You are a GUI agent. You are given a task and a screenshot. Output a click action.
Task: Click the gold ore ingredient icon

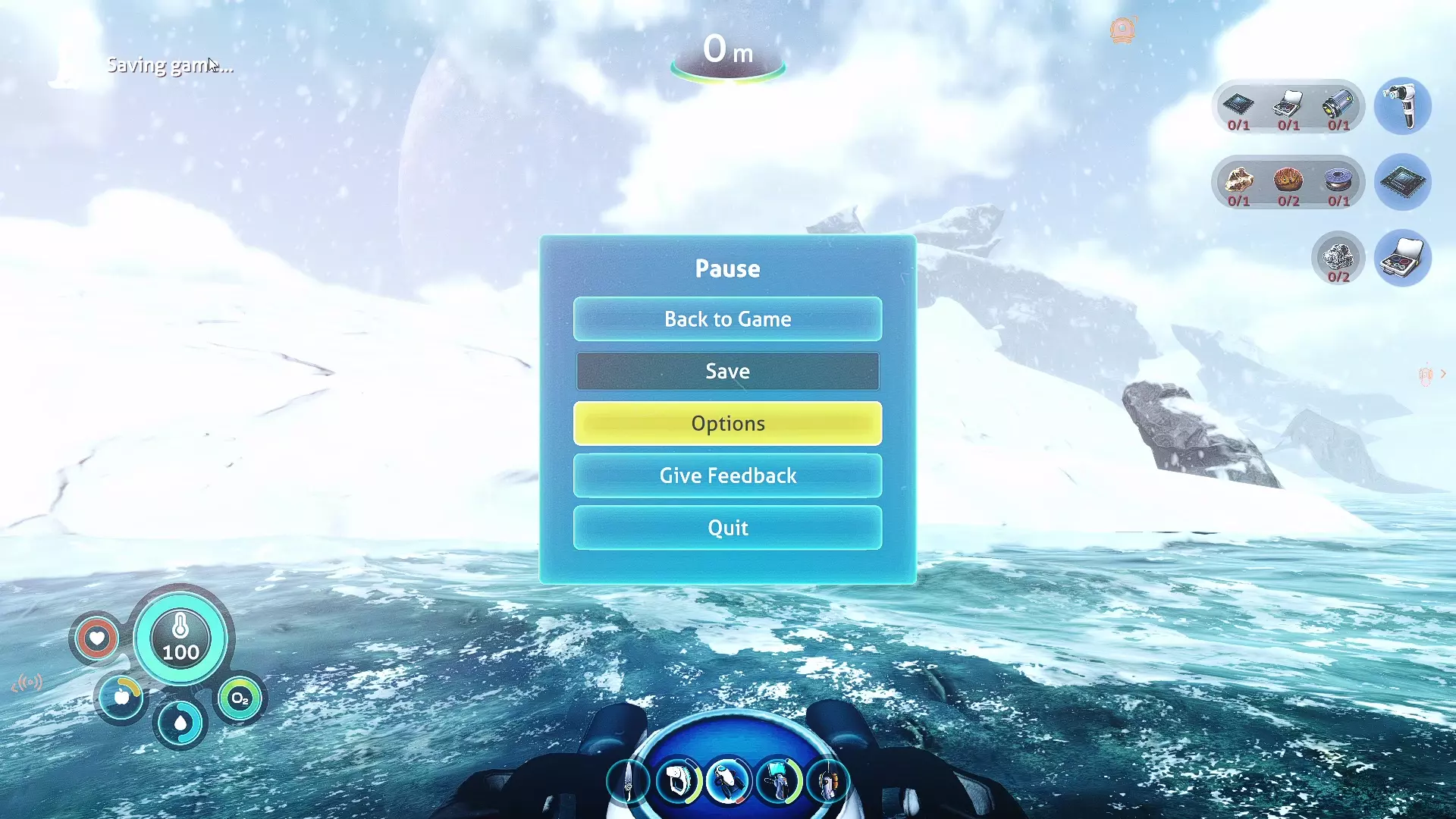(1238, 180)
